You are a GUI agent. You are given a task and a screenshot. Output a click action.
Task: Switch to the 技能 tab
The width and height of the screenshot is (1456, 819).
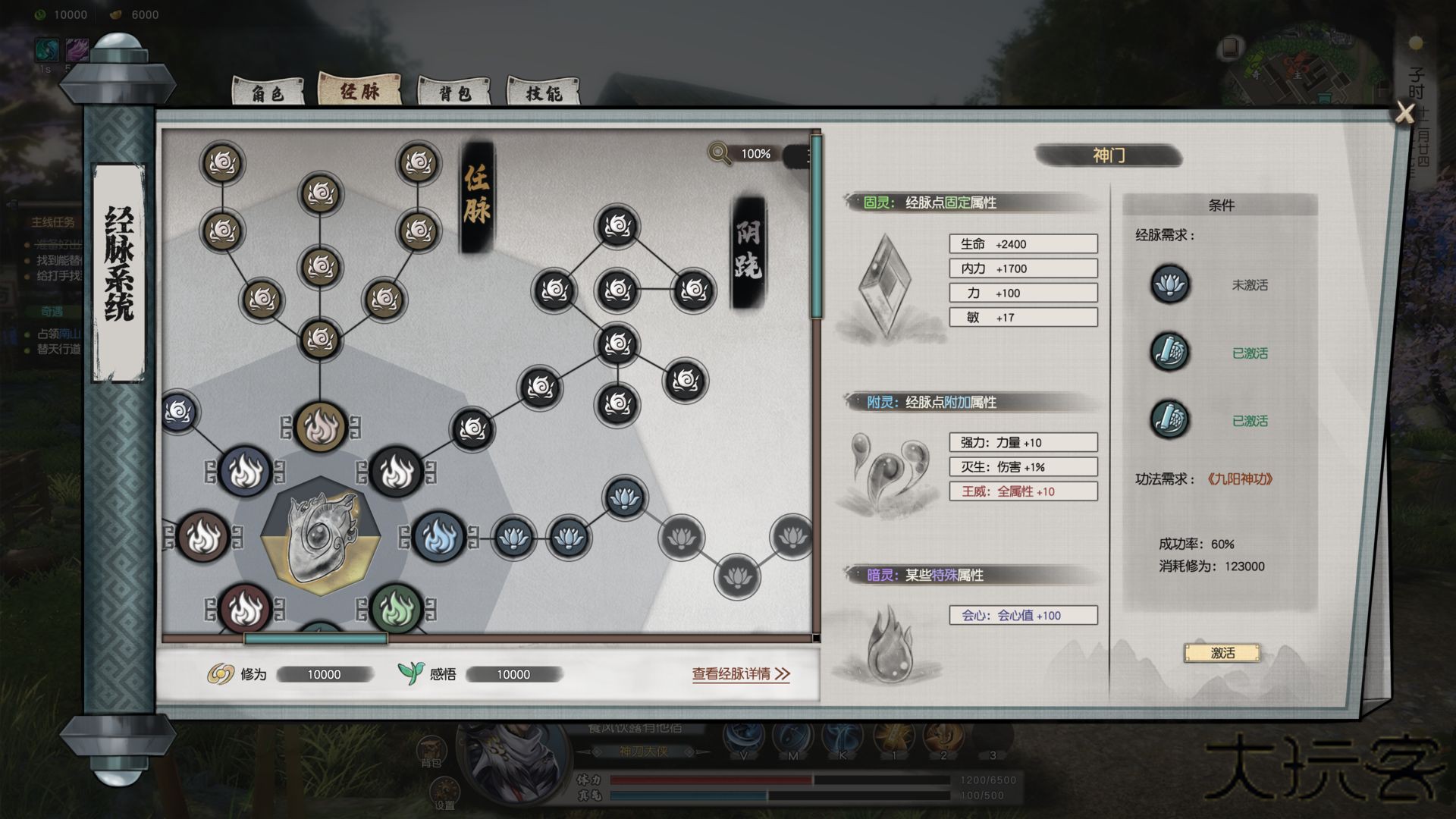point(544,93)
